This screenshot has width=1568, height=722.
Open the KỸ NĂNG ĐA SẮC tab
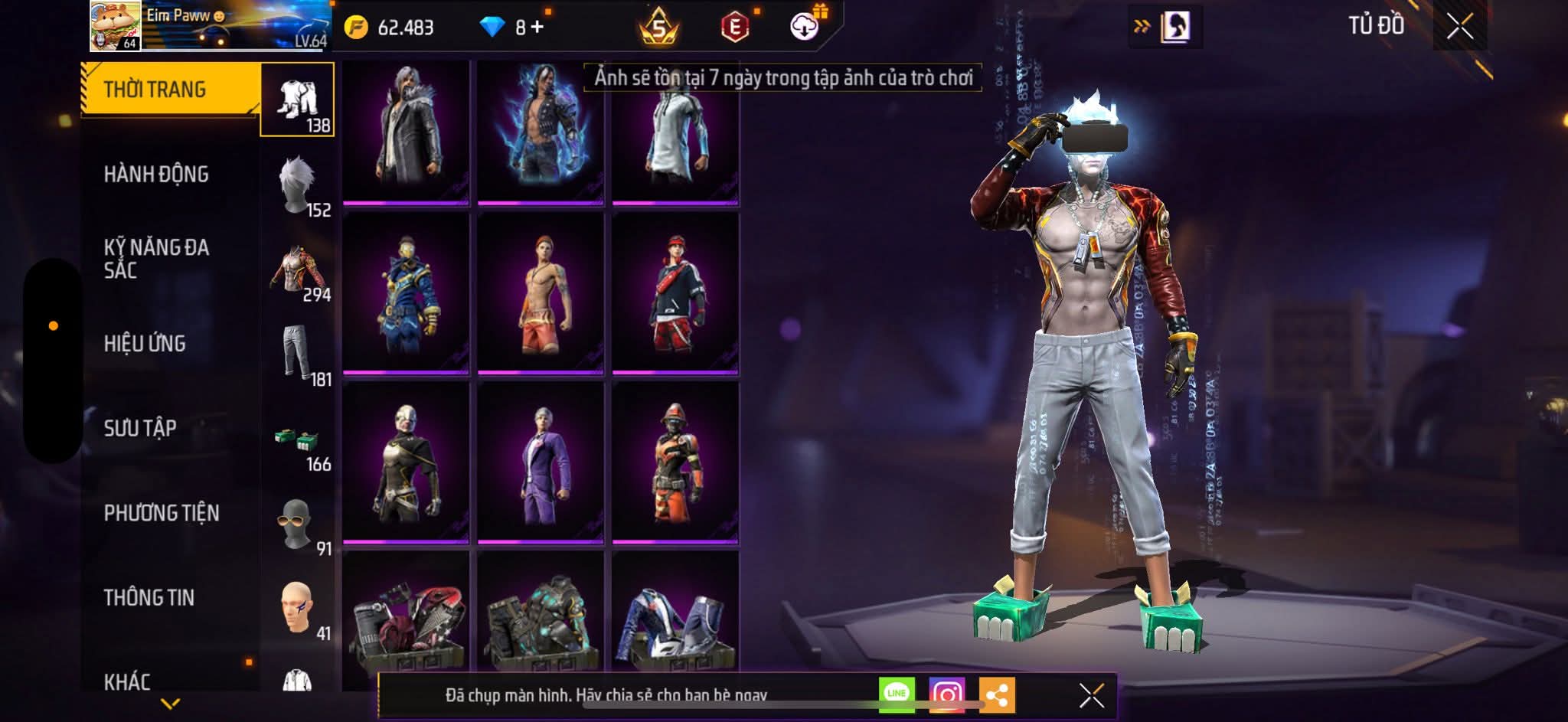156,259
